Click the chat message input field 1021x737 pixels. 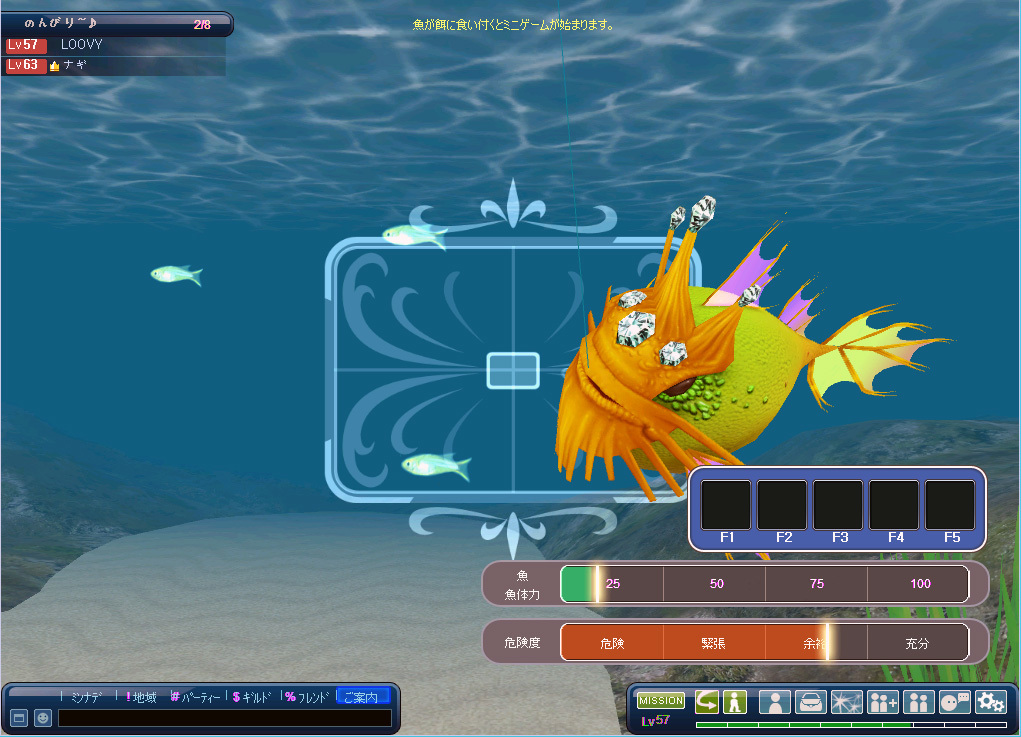(x=224, y=718)
